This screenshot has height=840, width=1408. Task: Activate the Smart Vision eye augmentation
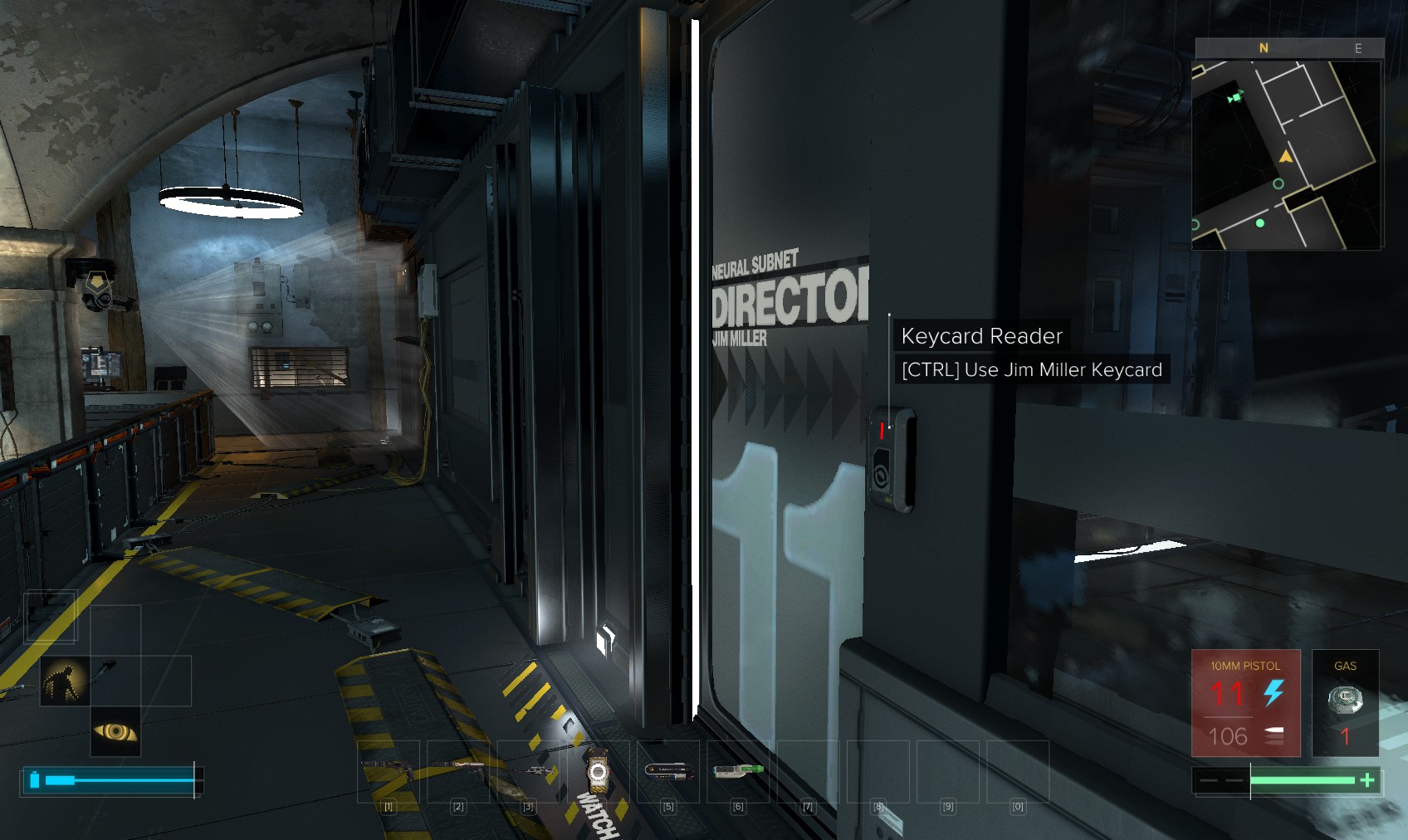[x=115, y=731]
